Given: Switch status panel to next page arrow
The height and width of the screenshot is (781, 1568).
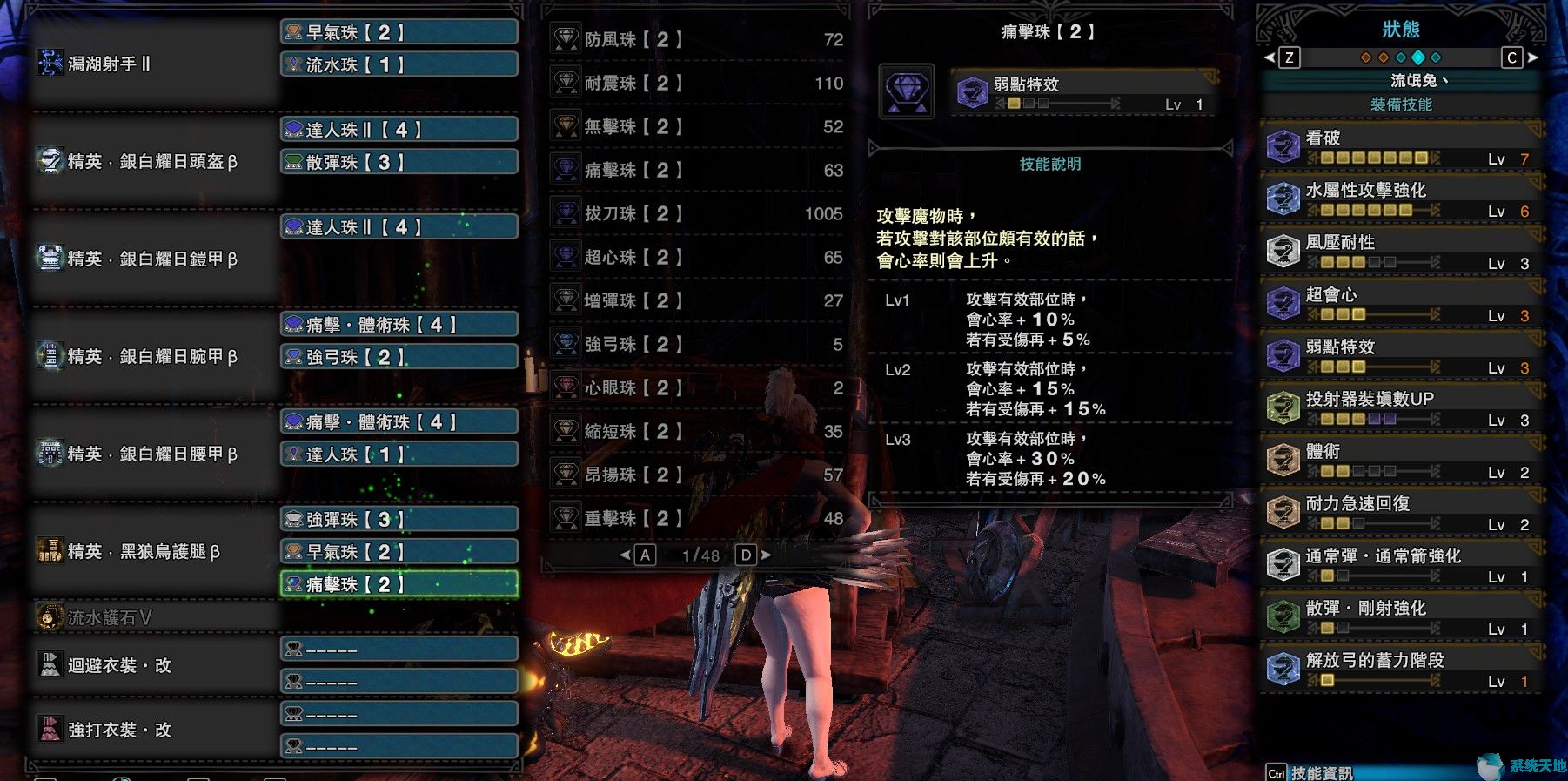Looking at the screenshot, I should 1533,57.
